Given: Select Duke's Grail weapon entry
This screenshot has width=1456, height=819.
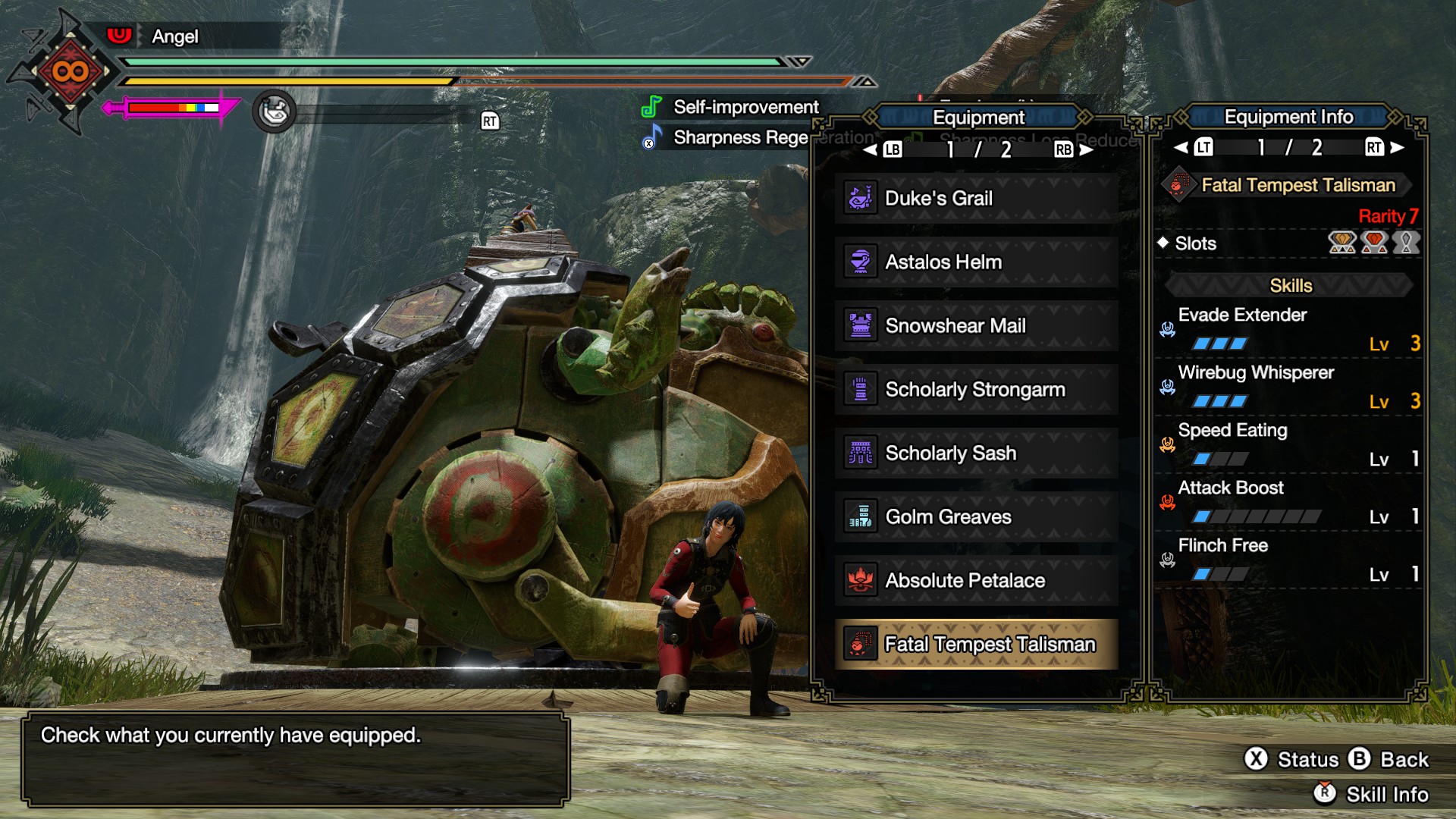Looking at the screenshot, I should coord(976,198).
